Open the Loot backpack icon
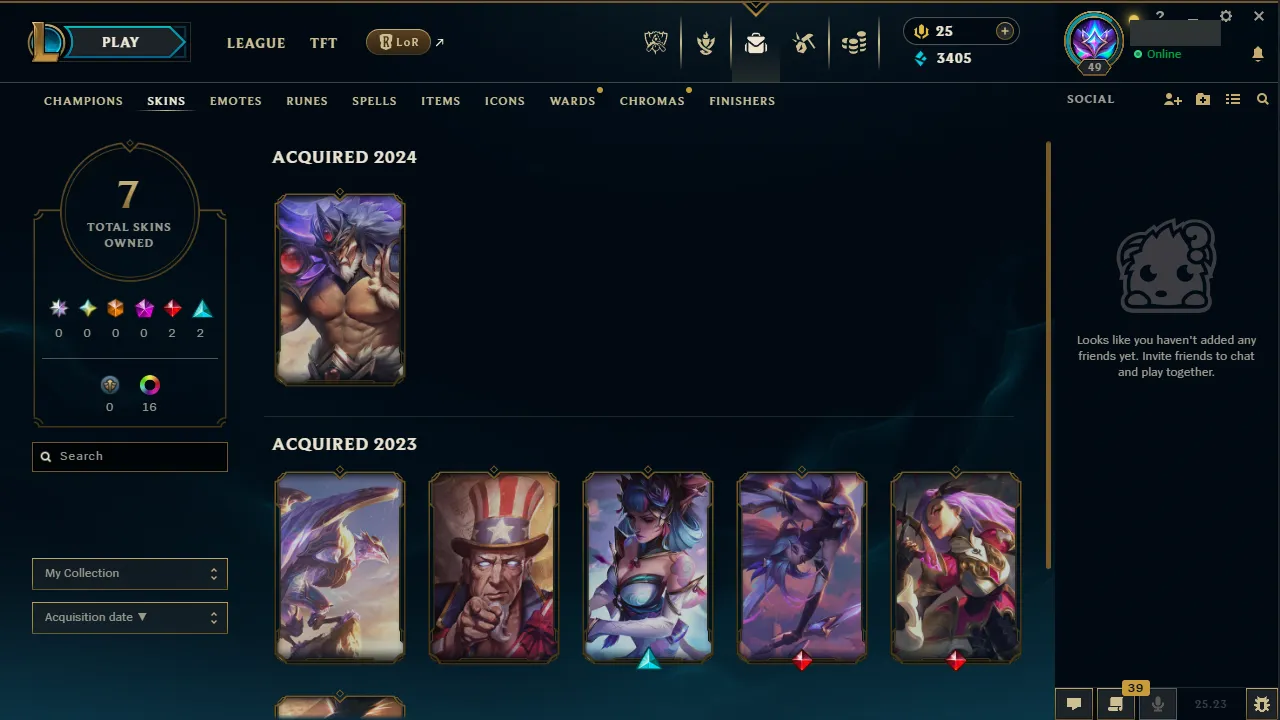 coord(755,42)
